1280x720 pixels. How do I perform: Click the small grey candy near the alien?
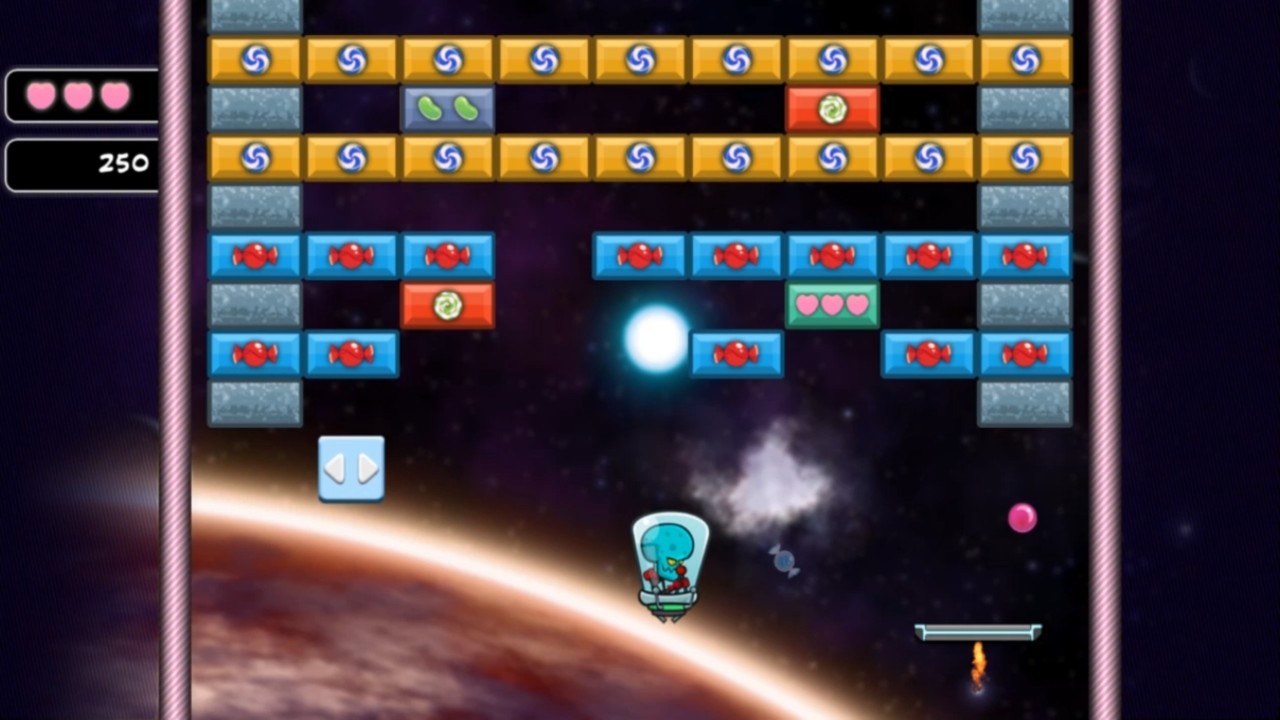(x=784, y=563)
